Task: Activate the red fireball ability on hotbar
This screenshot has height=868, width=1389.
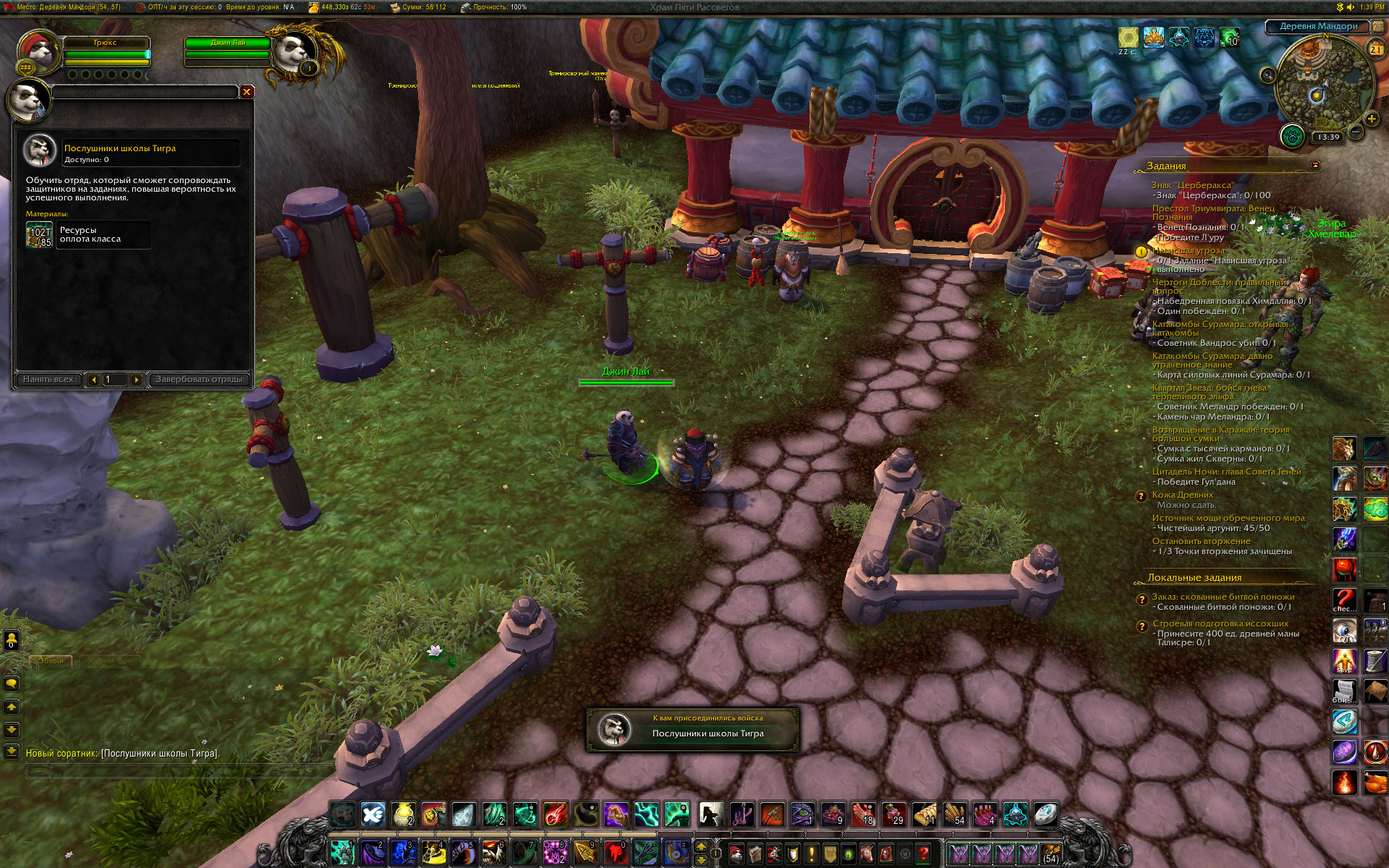Action: (556, 814)
